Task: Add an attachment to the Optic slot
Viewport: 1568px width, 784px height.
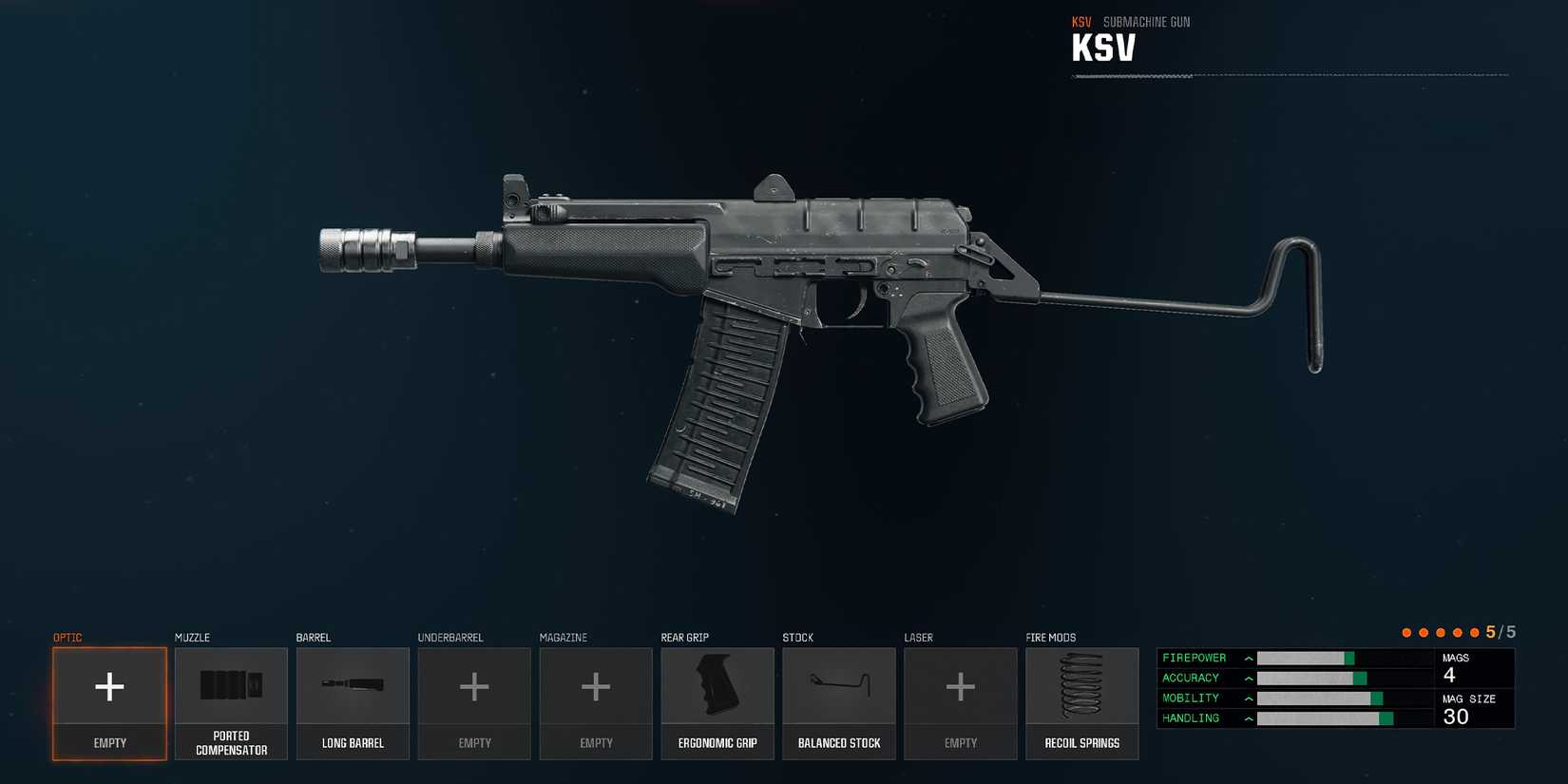Action: [109, 703]
